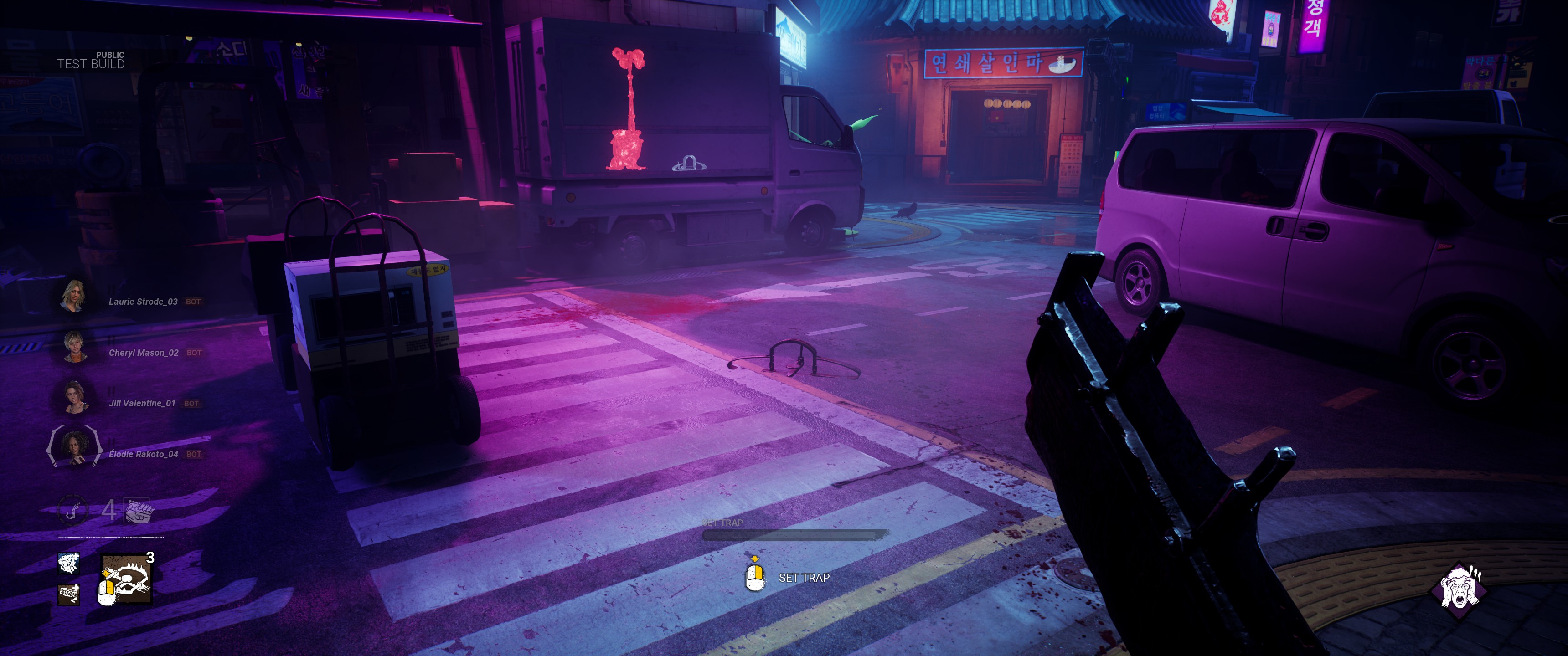Select Élodie Rakoto's survivor portrait
1568x656 pixels.
74,448
